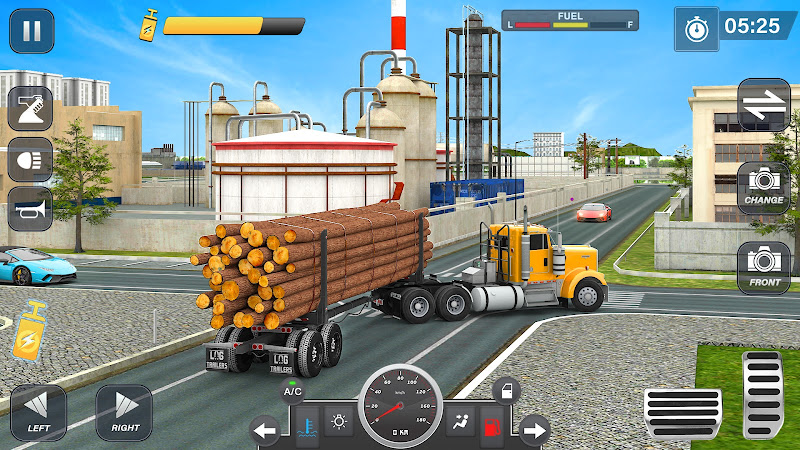
Task: Steer with the LEFT arrow button
Action: click(38, 413)
